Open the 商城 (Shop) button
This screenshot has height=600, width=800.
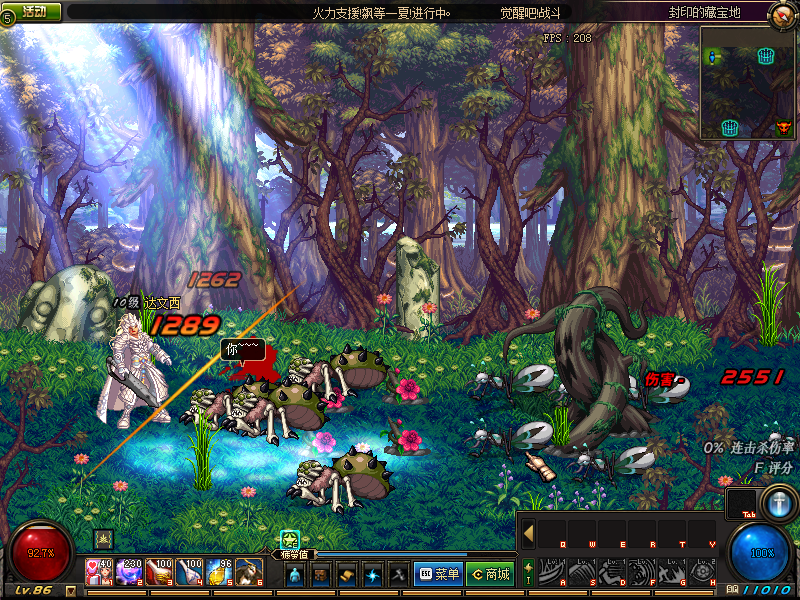point(490,574)
